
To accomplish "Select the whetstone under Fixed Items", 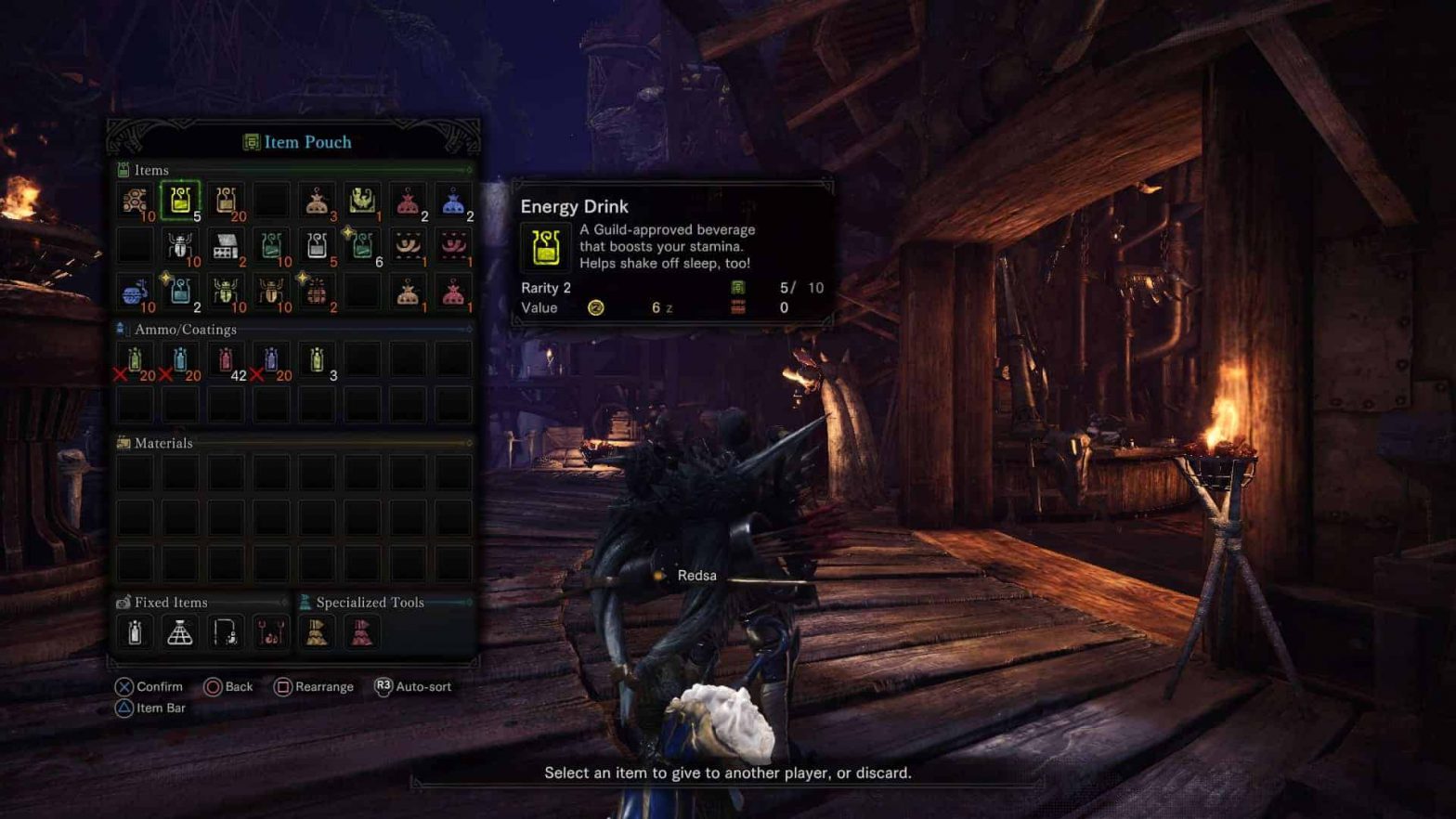I will tap(135, 631).
